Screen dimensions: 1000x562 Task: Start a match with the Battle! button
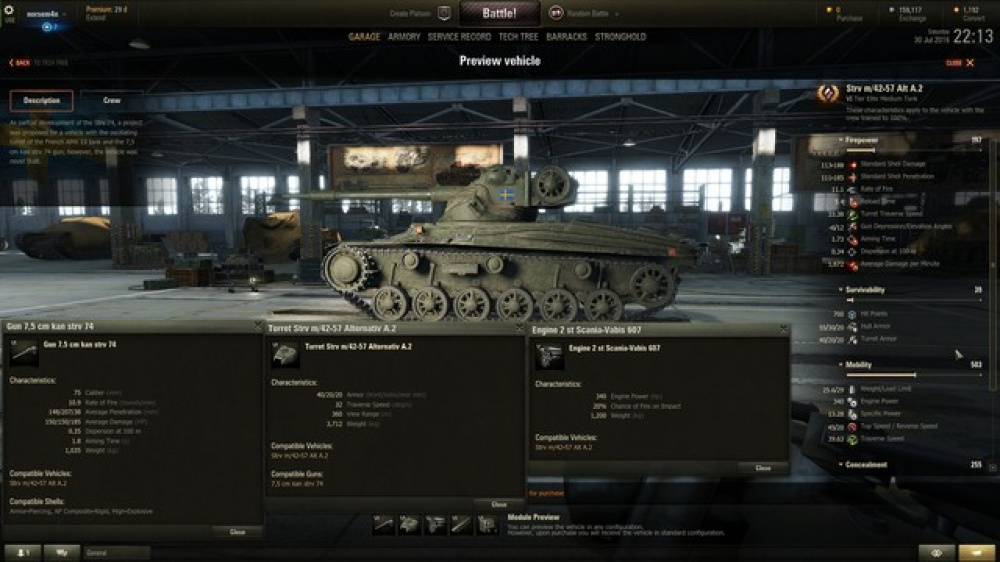[x=499, y=13]
